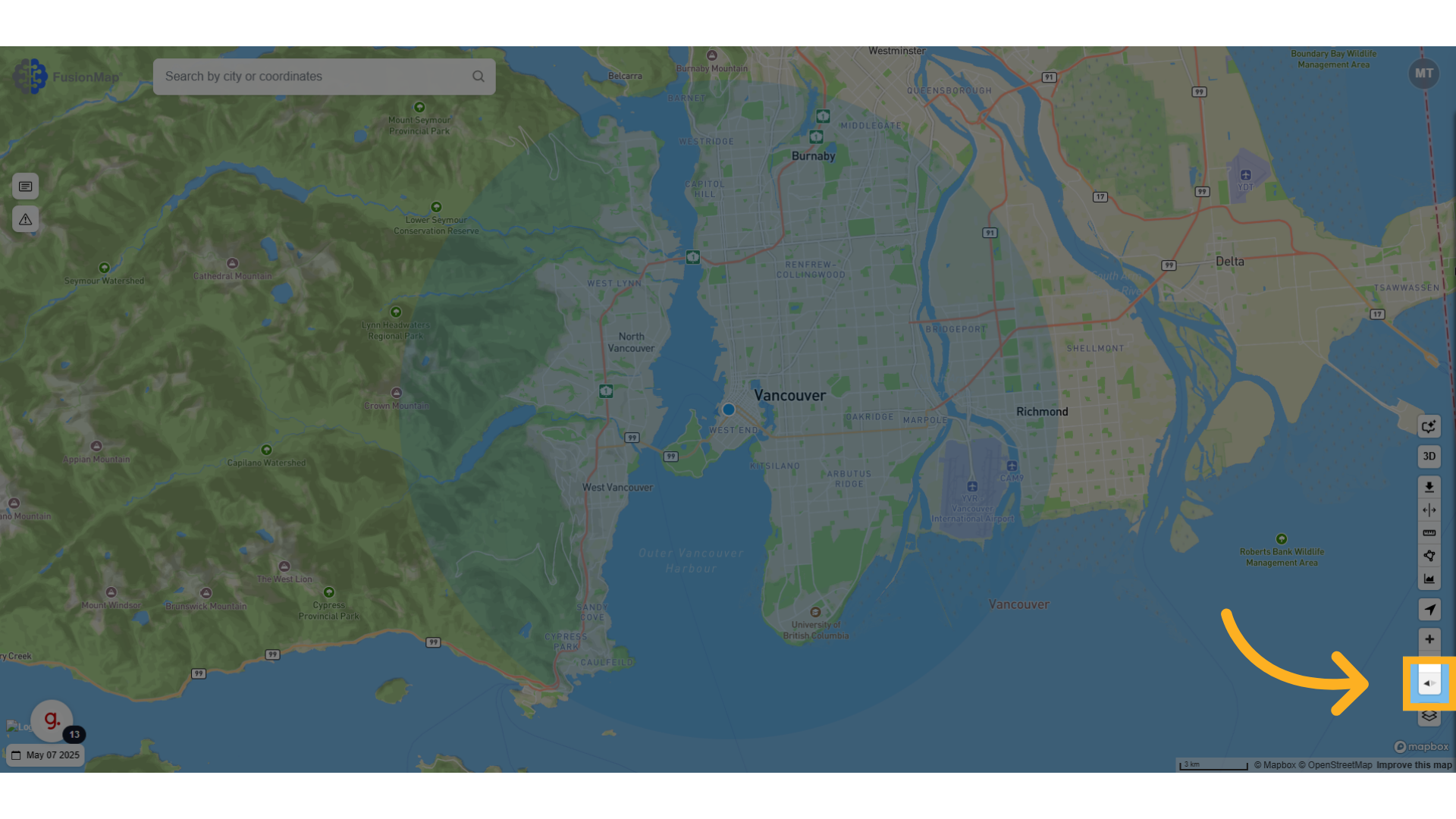This screenshot has width=1456, height=819.
Task: Toggle the split compare view
Action: tap(1429, 509)
